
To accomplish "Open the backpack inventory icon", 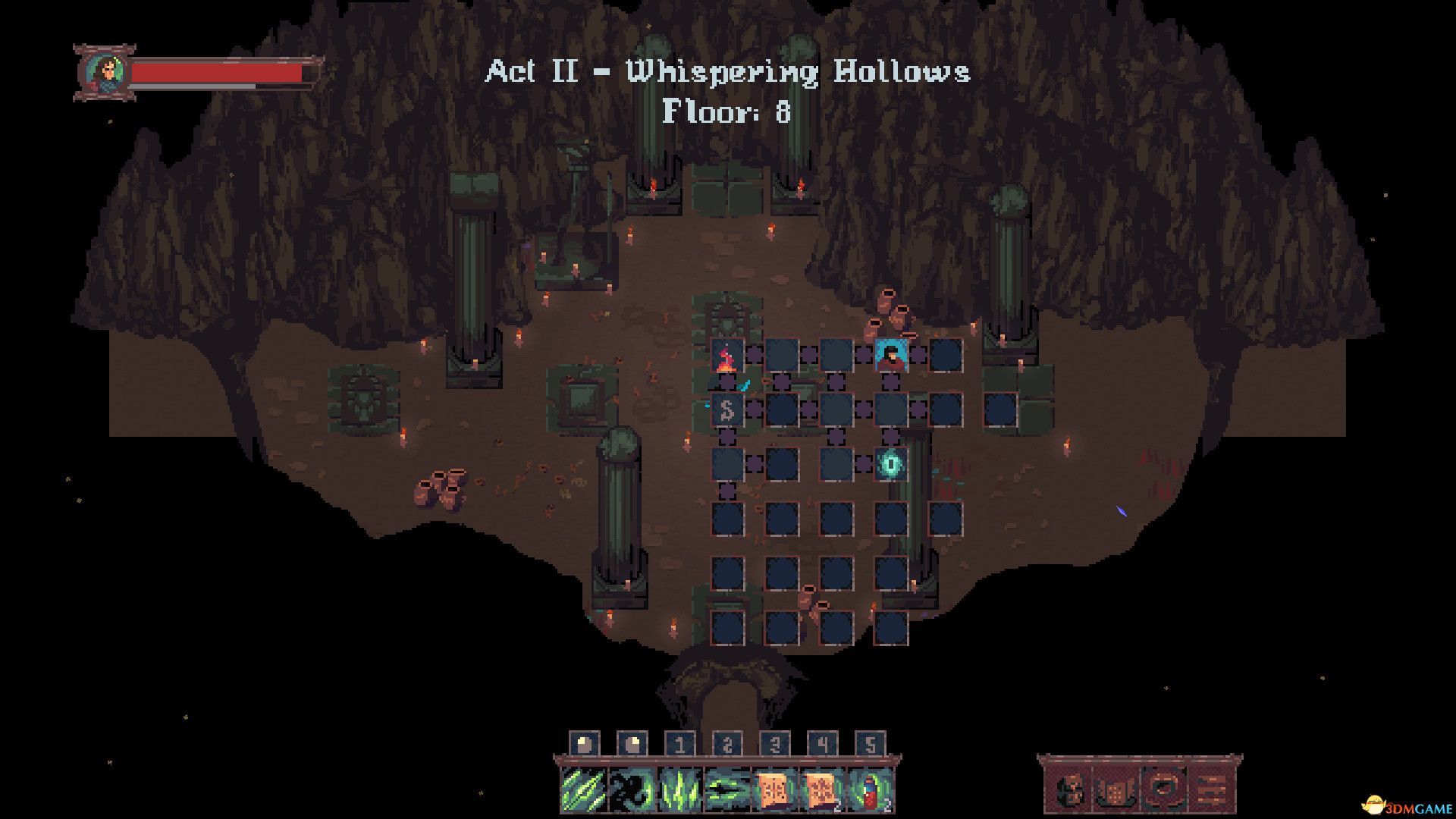I will coord(1113,791).
